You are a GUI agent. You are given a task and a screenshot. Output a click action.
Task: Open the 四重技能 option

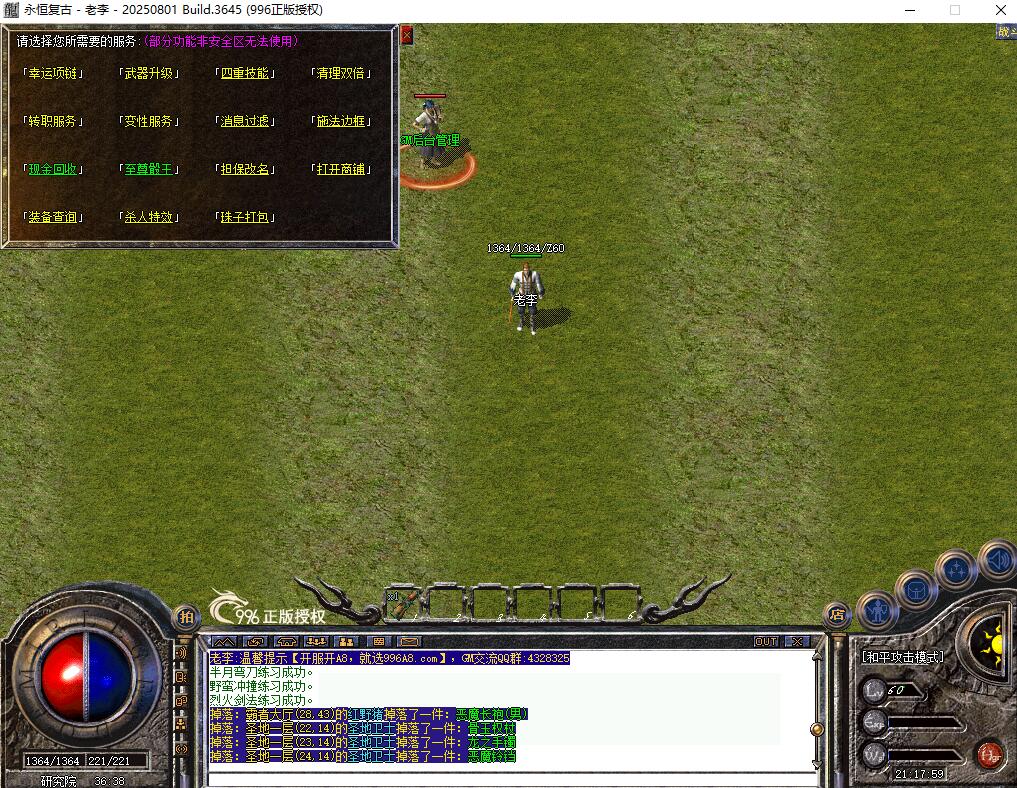click(245, 73)
